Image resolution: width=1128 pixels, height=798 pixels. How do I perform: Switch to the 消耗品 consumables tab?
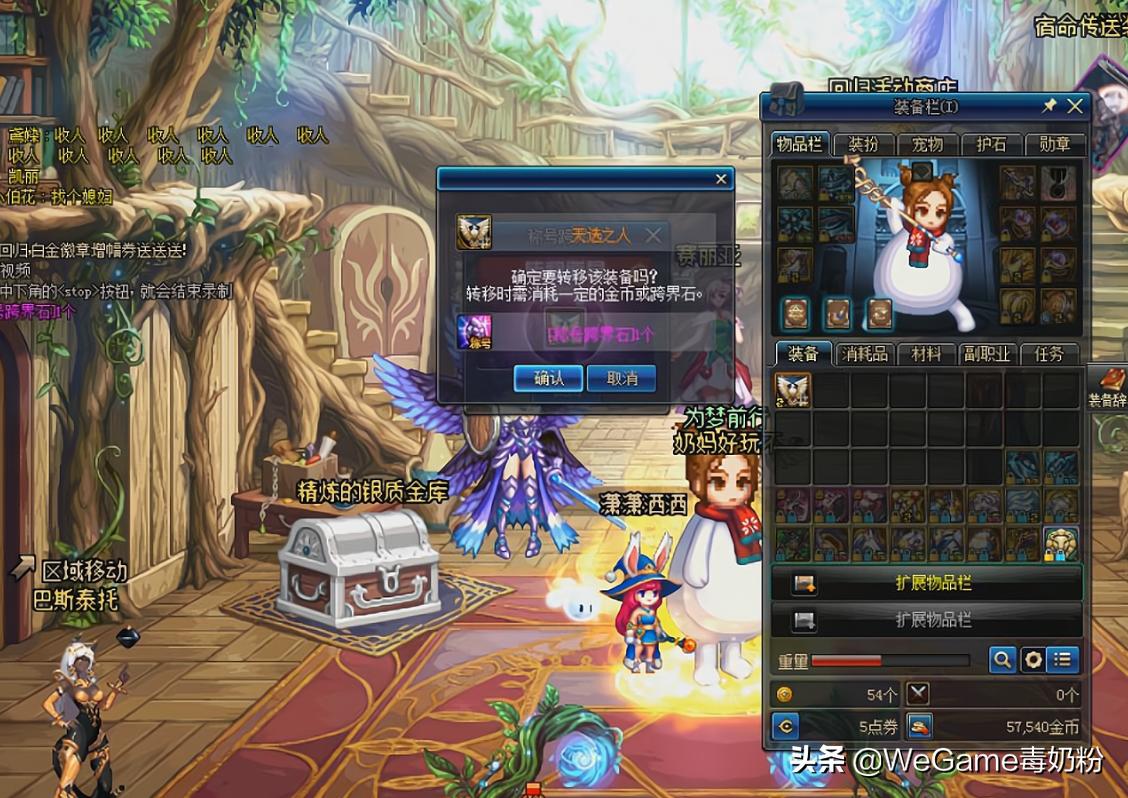click(x=864, y=354)
